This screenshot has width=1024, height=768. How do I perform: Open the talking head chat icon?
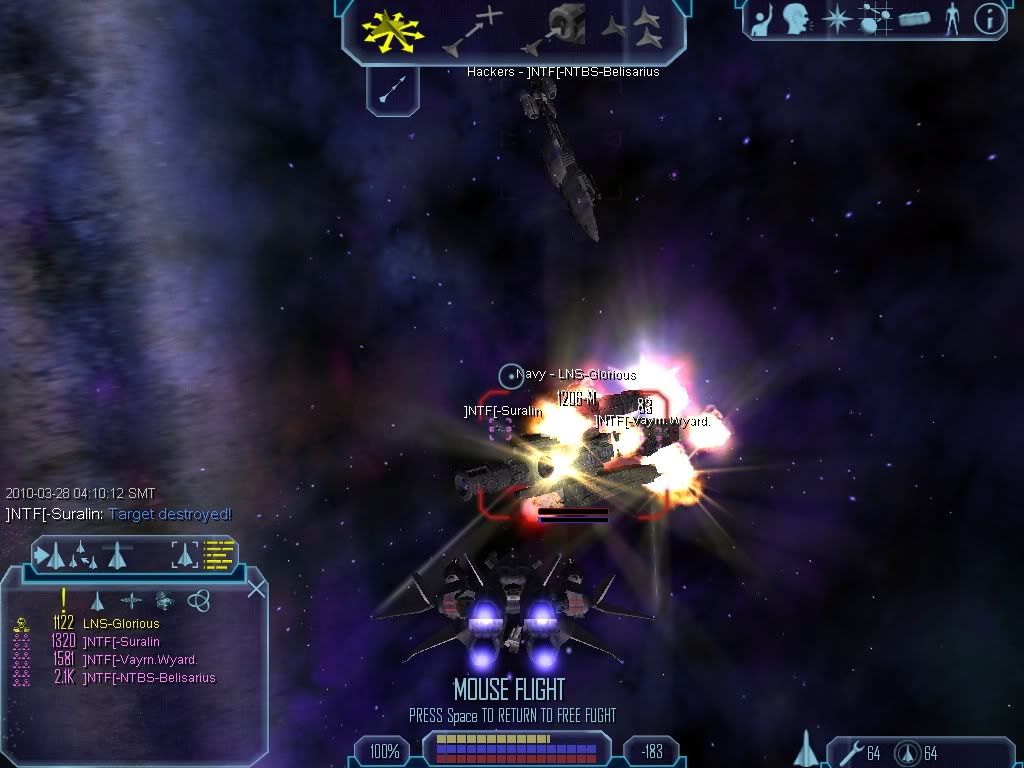click(x=796, y=18)
